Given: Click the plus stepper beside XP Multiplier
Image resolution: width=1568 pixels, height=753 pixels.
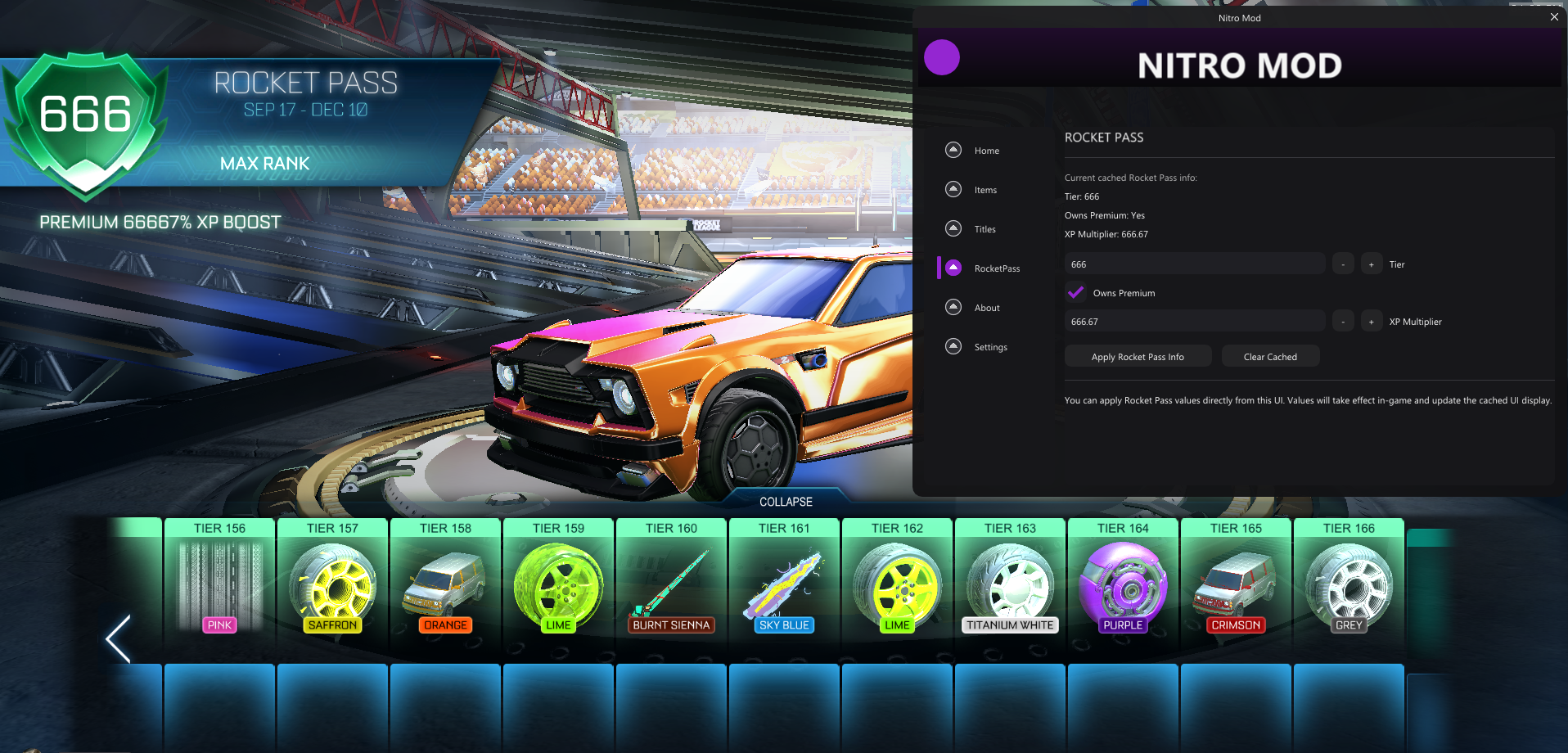Looking at the screenshot, I should point(1370,320).
